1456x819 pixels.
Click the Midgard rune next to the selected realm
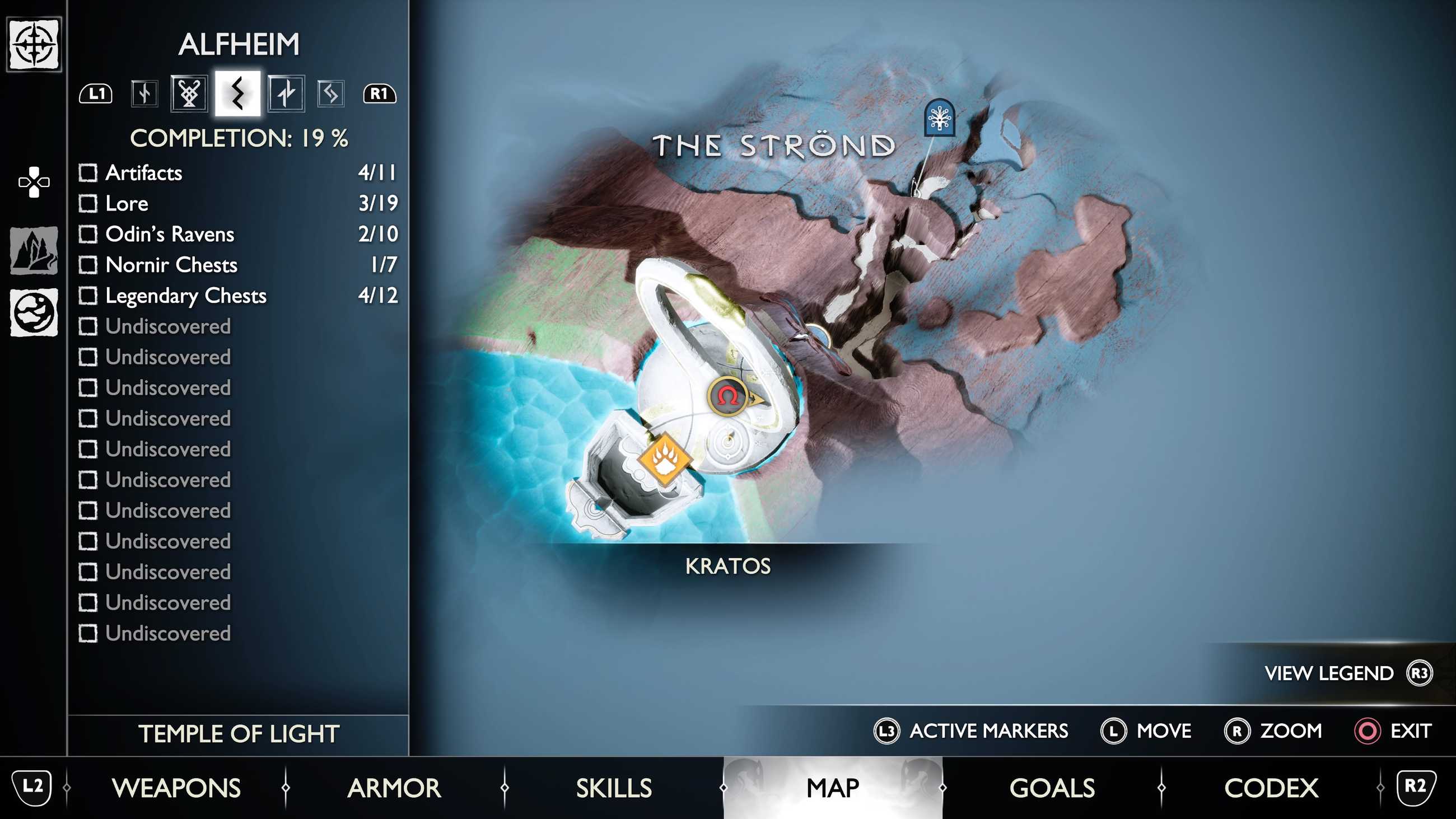click(x=189, y=95)
